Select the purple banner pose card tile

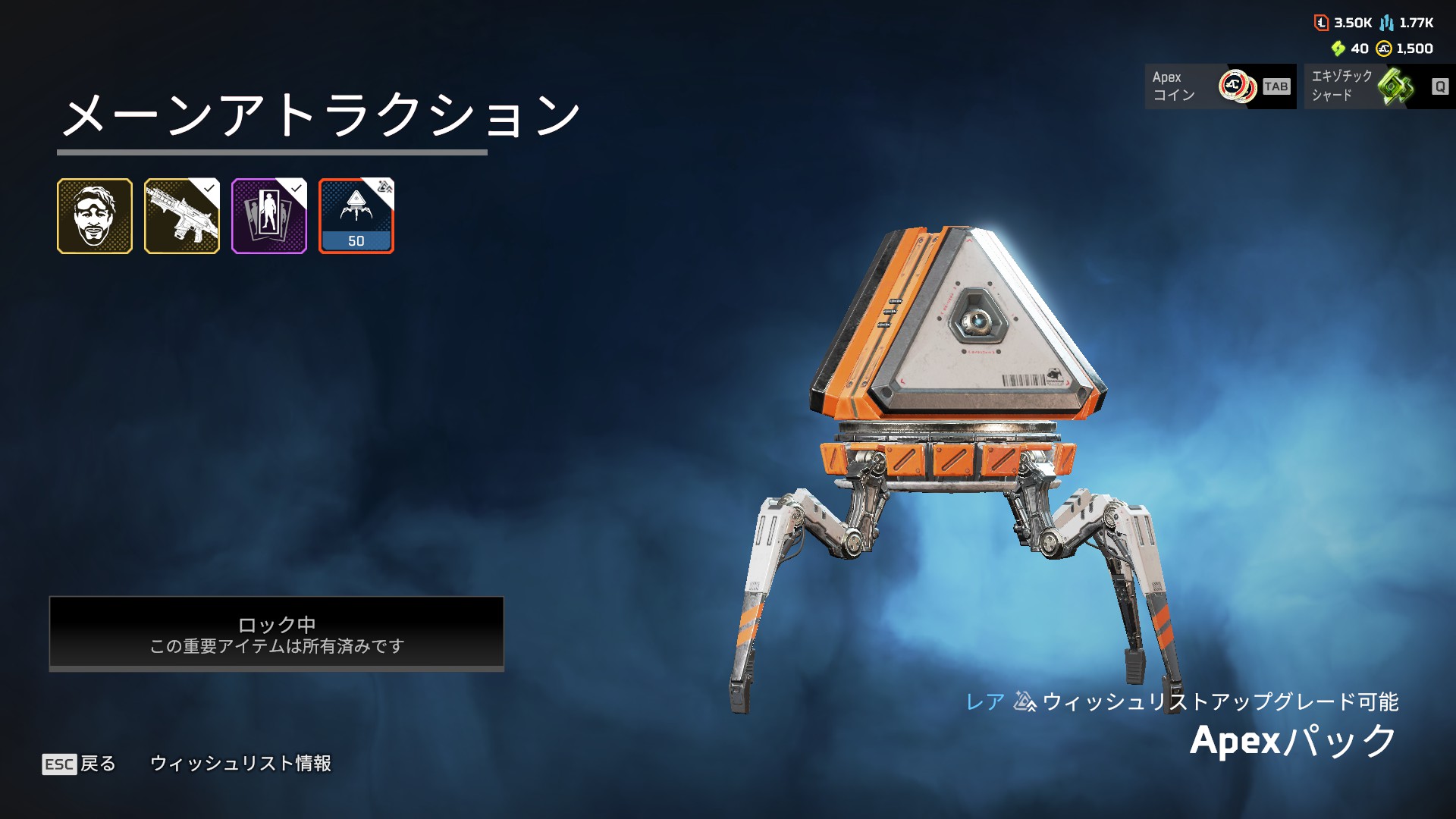coord(269,216)
